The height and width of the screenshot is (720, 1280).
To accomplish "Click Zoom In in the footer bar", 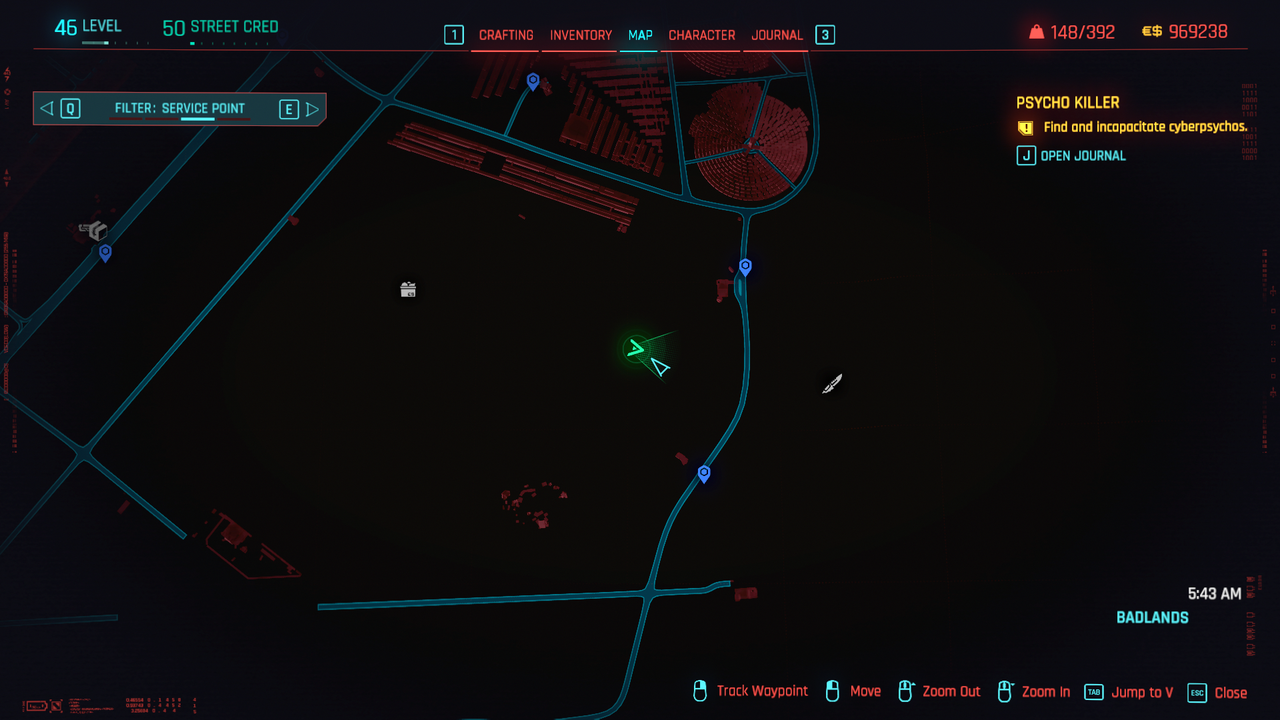I will pos(1034,692).
